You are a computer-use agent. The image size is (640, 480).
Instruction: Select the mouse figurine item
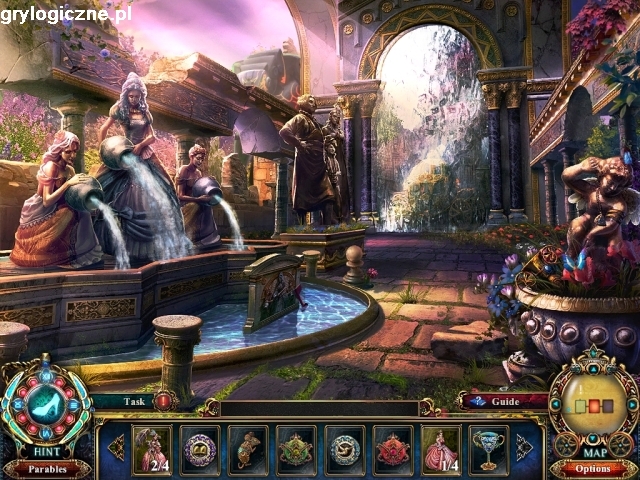coord(248,449)
